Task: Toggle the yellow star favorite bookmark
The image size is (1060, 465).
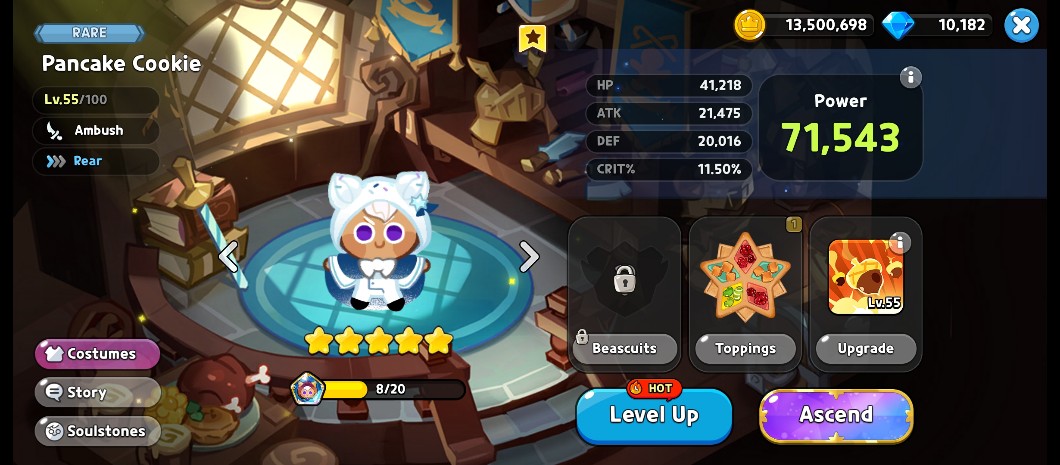Action: 533,38
